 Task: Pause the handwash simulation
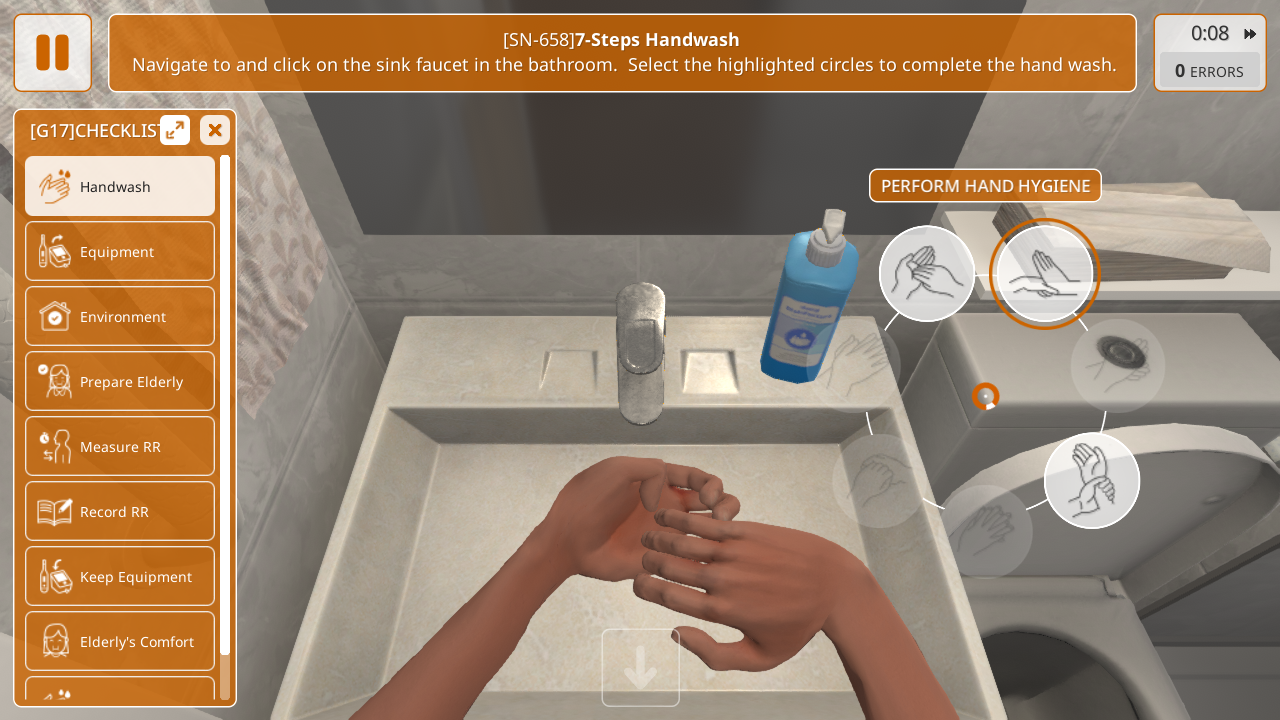point(52,53)
